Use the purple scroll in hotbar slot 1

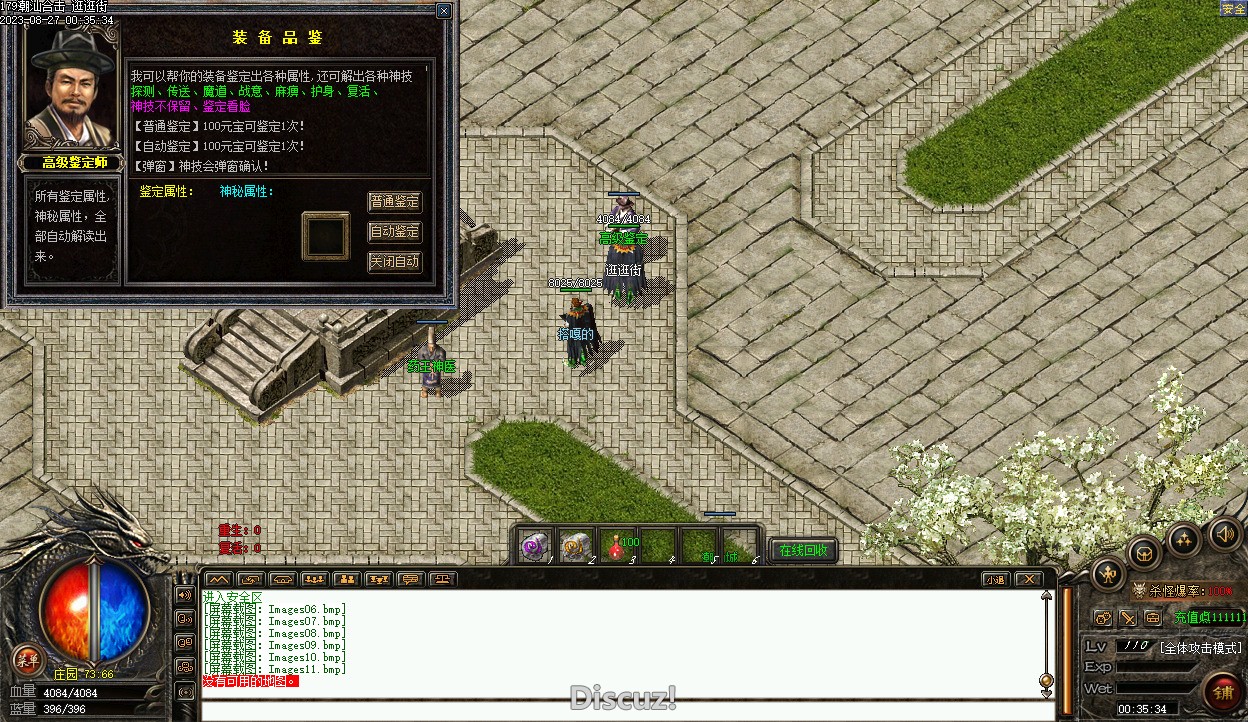click(x=535, y=546)
